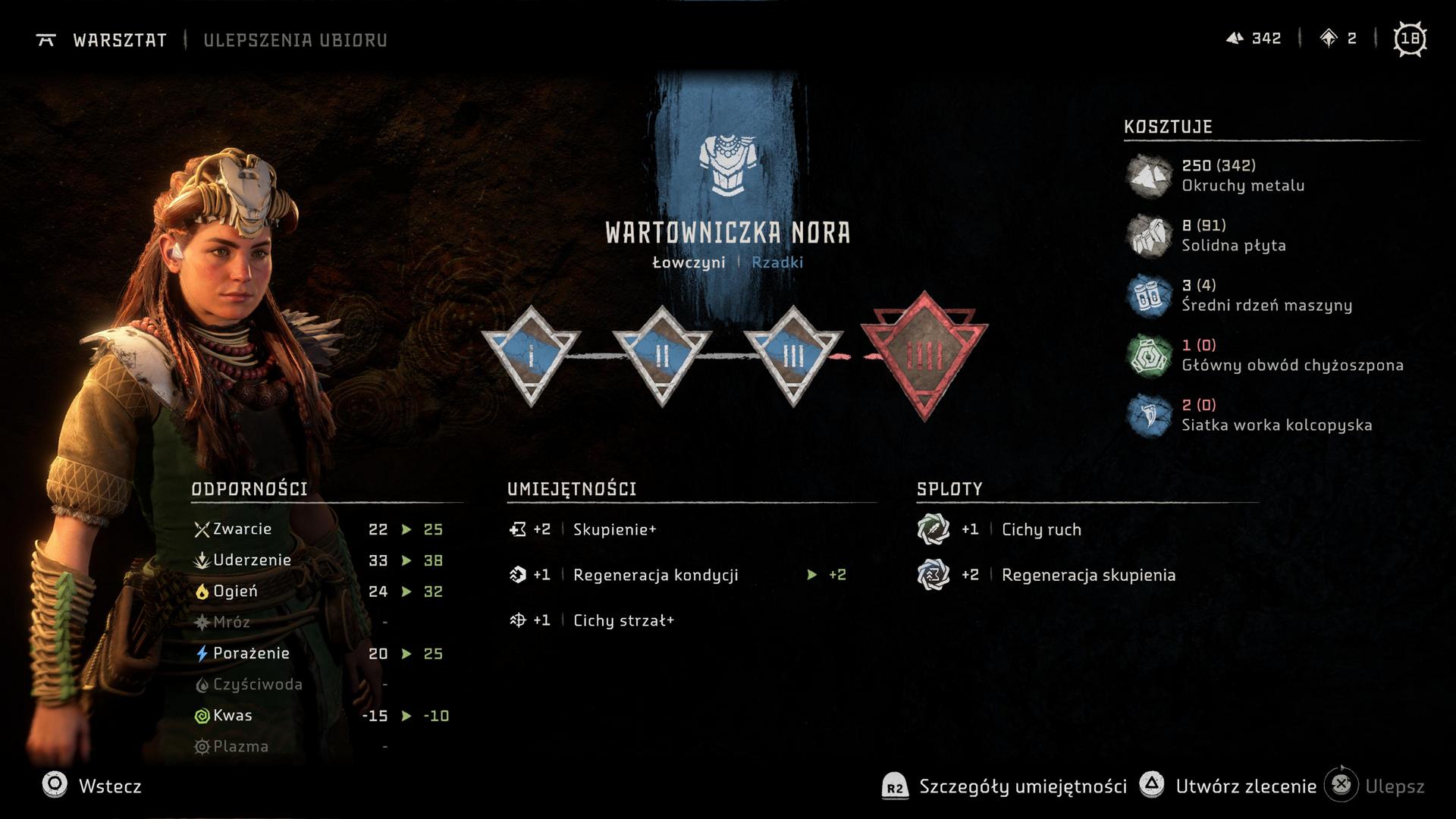
Task: Select the locked red tier IIII upgrade
Action: tap(924, 355)
